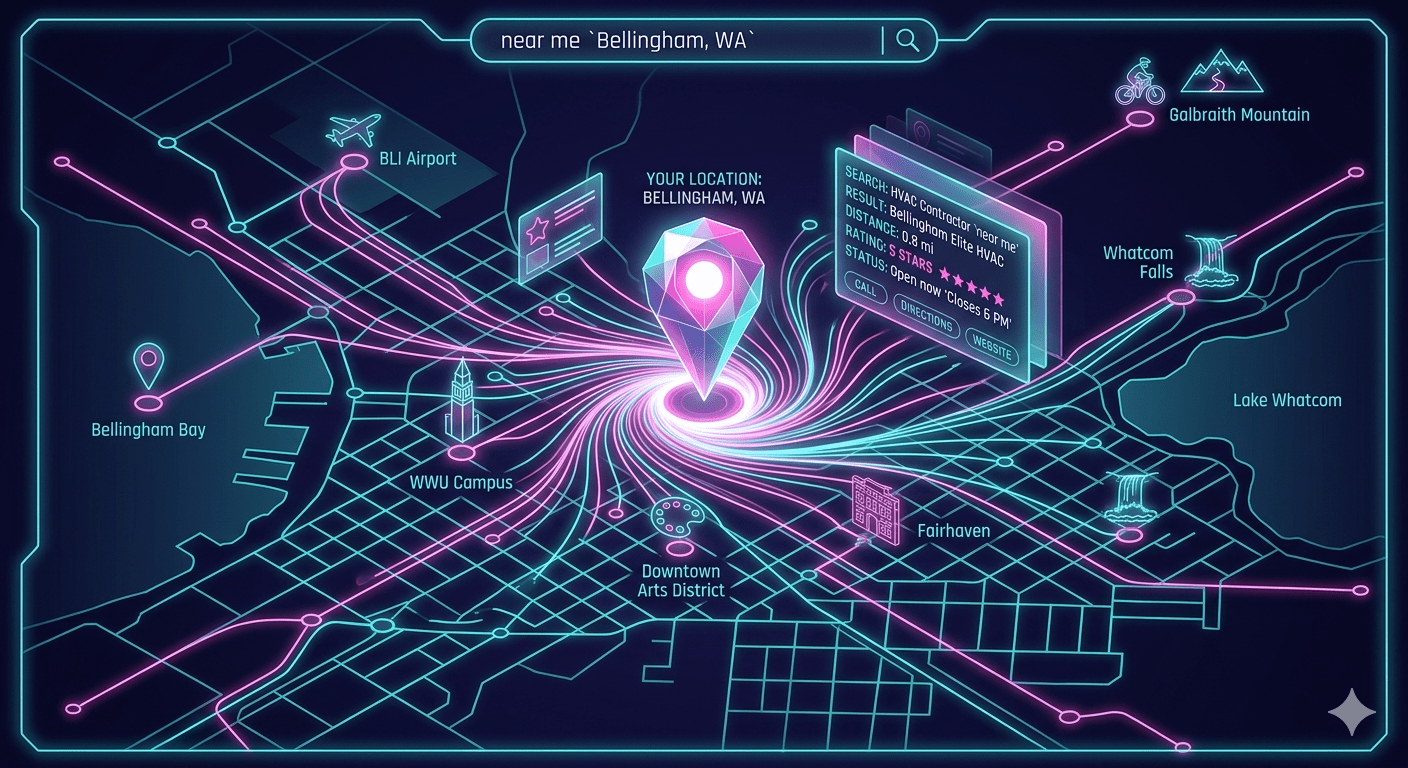The image size is (1408, 768).
Task: Open DIRECTIONS for Bellingham Elite HVAC
Action: 925,319
